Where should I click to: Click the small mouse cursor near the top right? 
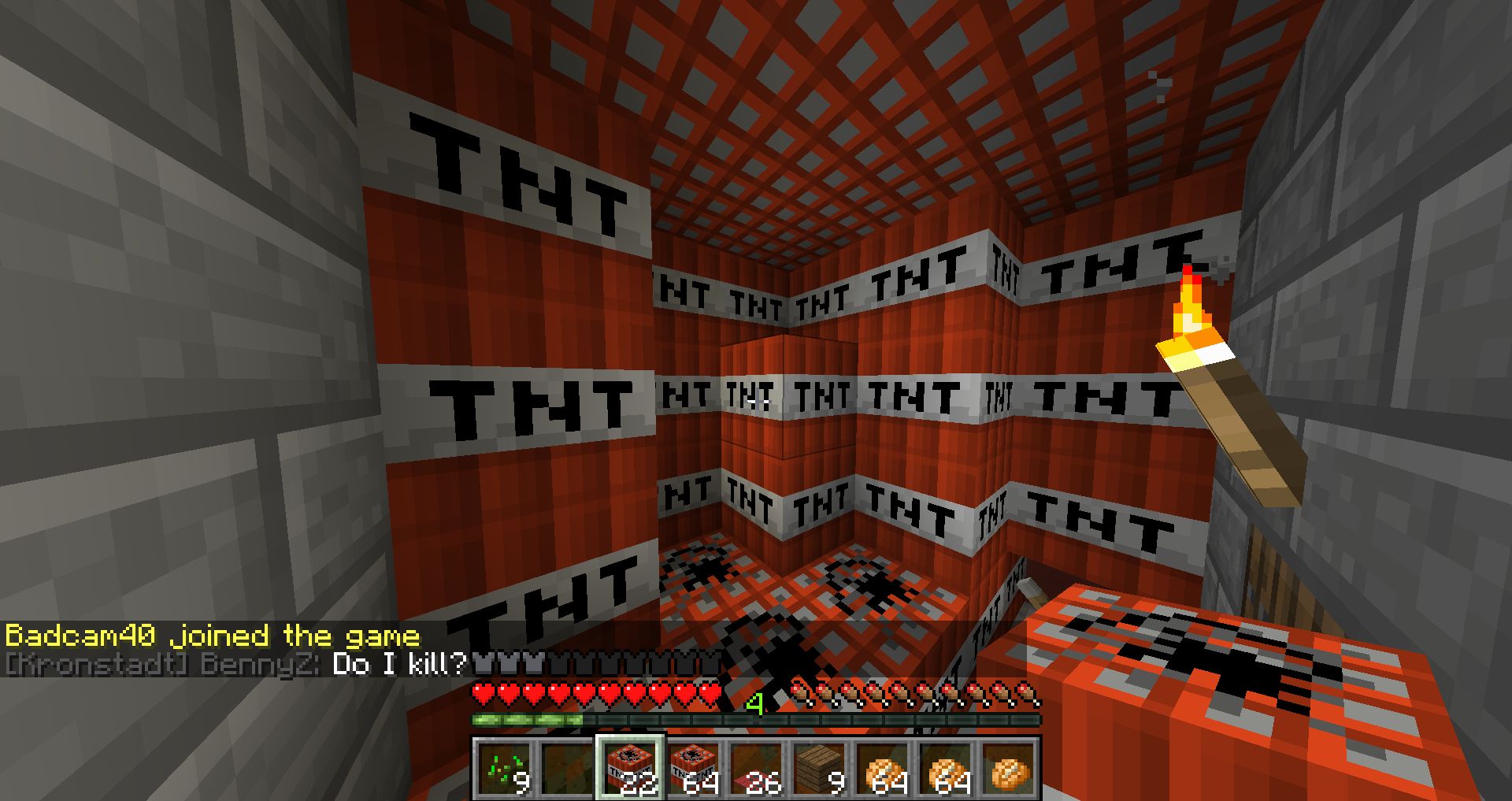point(1156,83)
